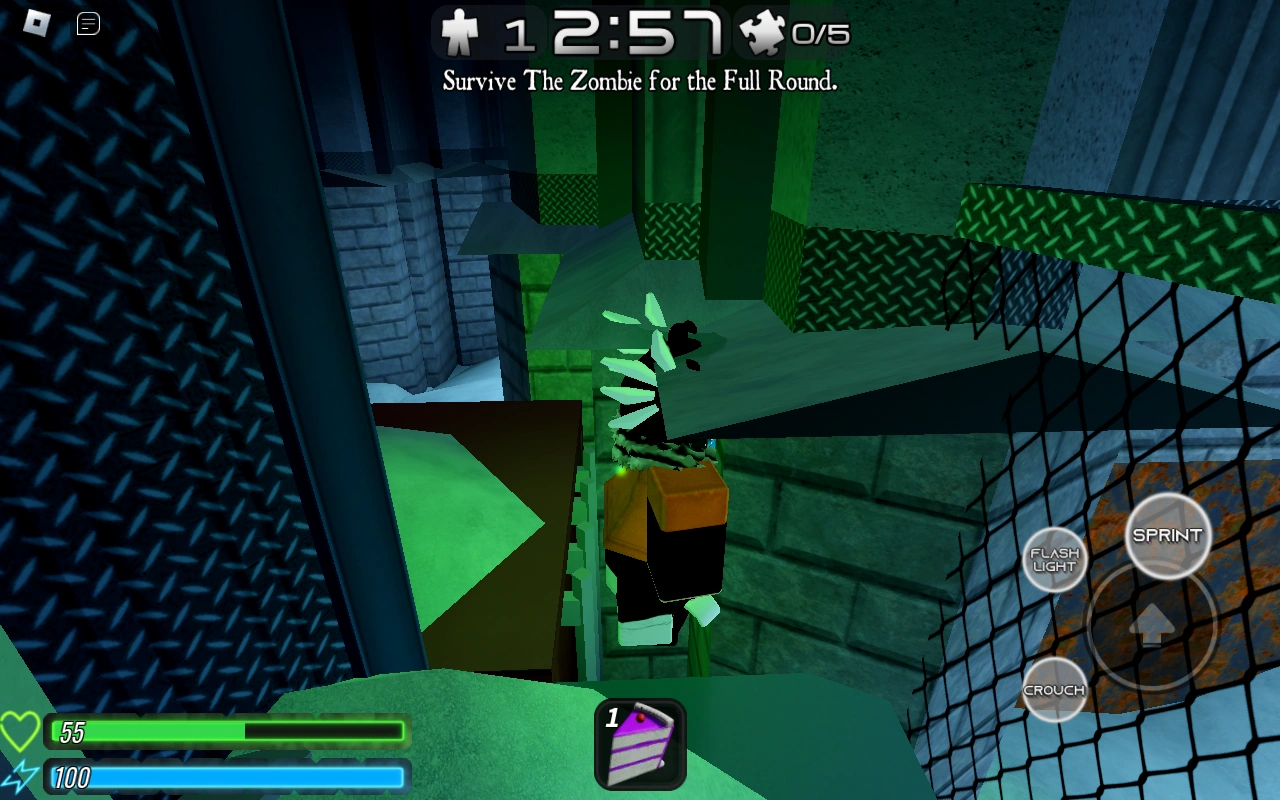The image size is (1280, 800).
Task: Toggle the flashlight on
Action: point(1055,560)
